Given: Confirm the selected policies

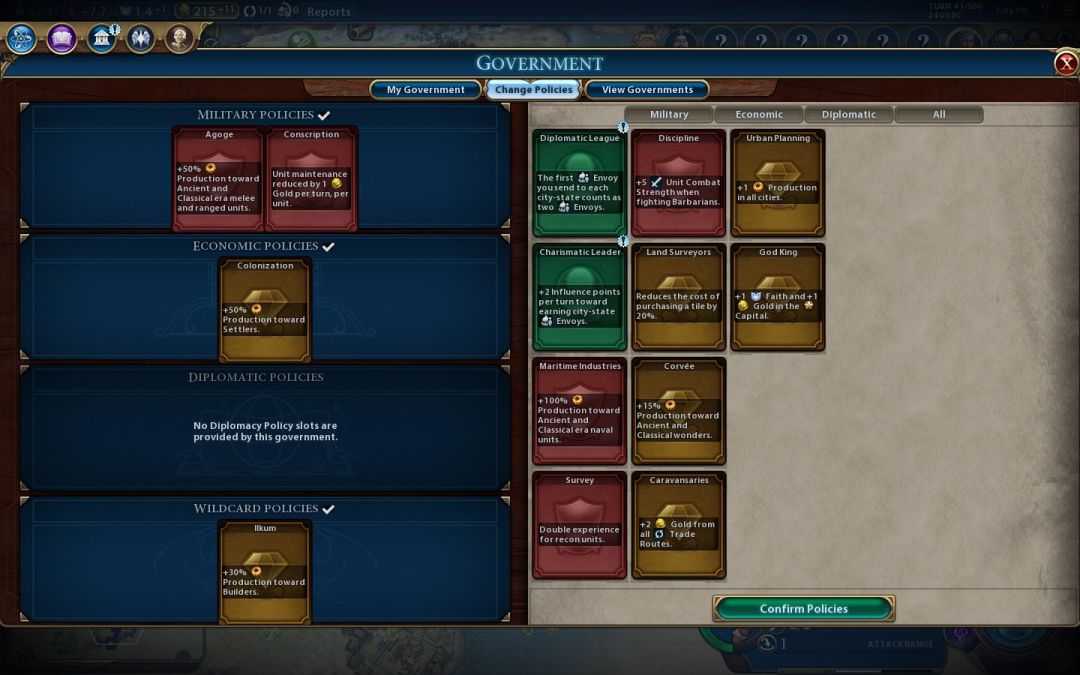Looking at the screenshot, I should coord(803,608).
